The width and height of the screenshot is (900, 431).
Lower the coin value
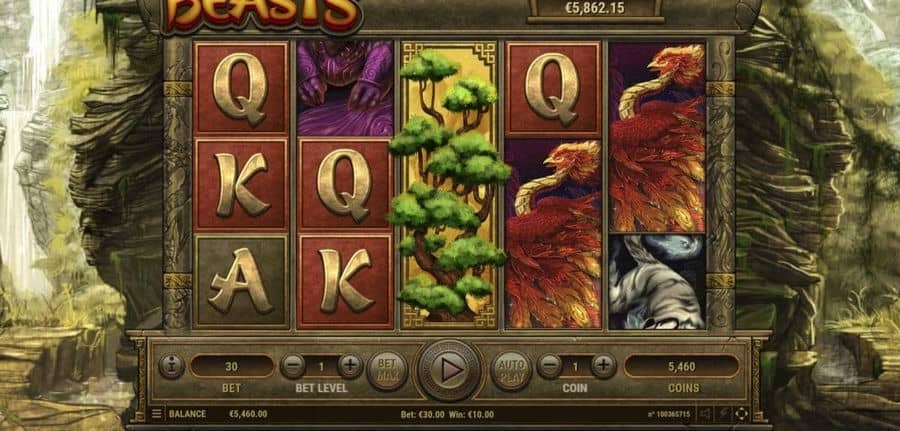click(548, 366)
